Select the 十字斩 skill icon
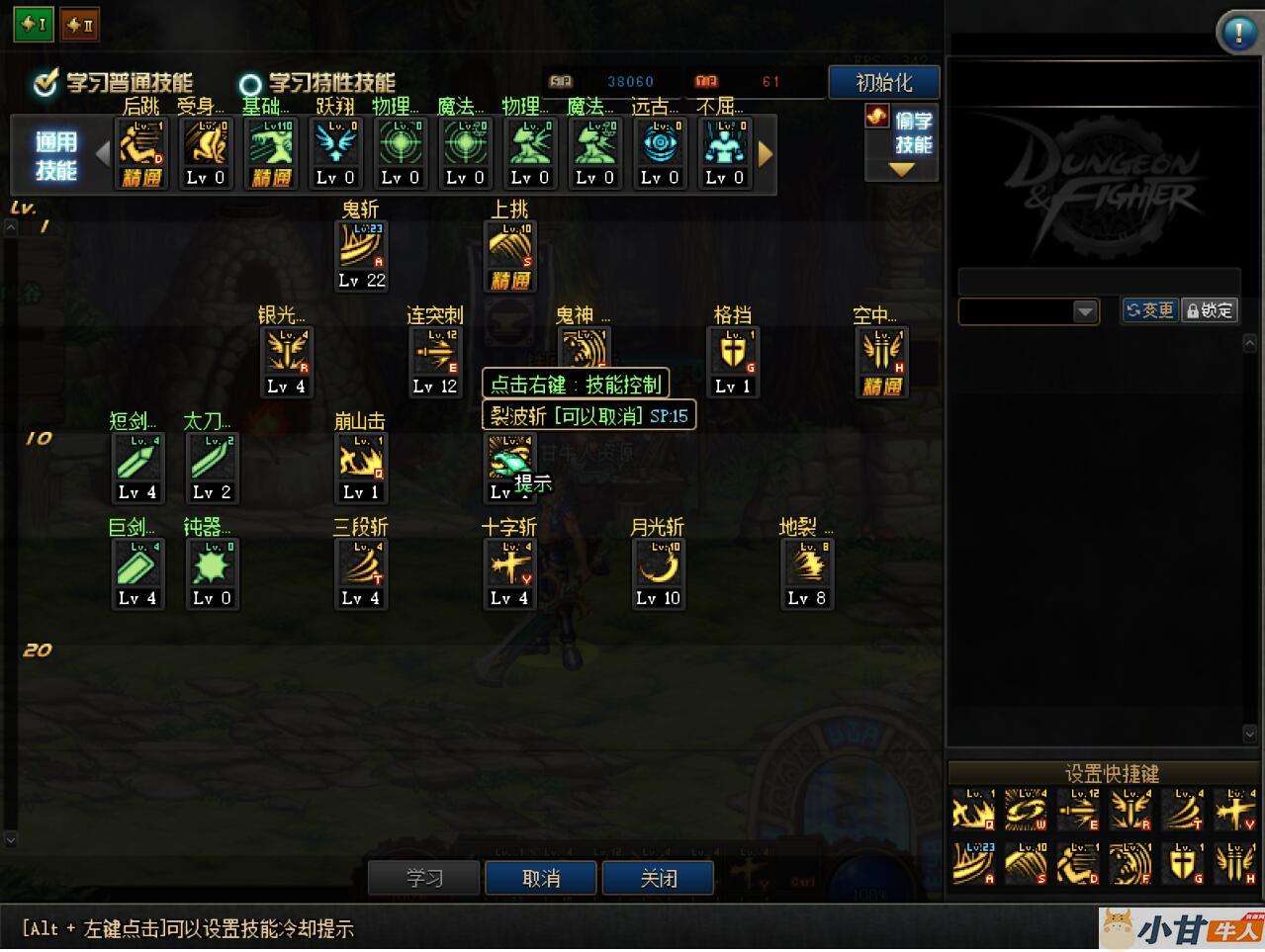This screenshot has width=1265, height=952. [510, 564]
